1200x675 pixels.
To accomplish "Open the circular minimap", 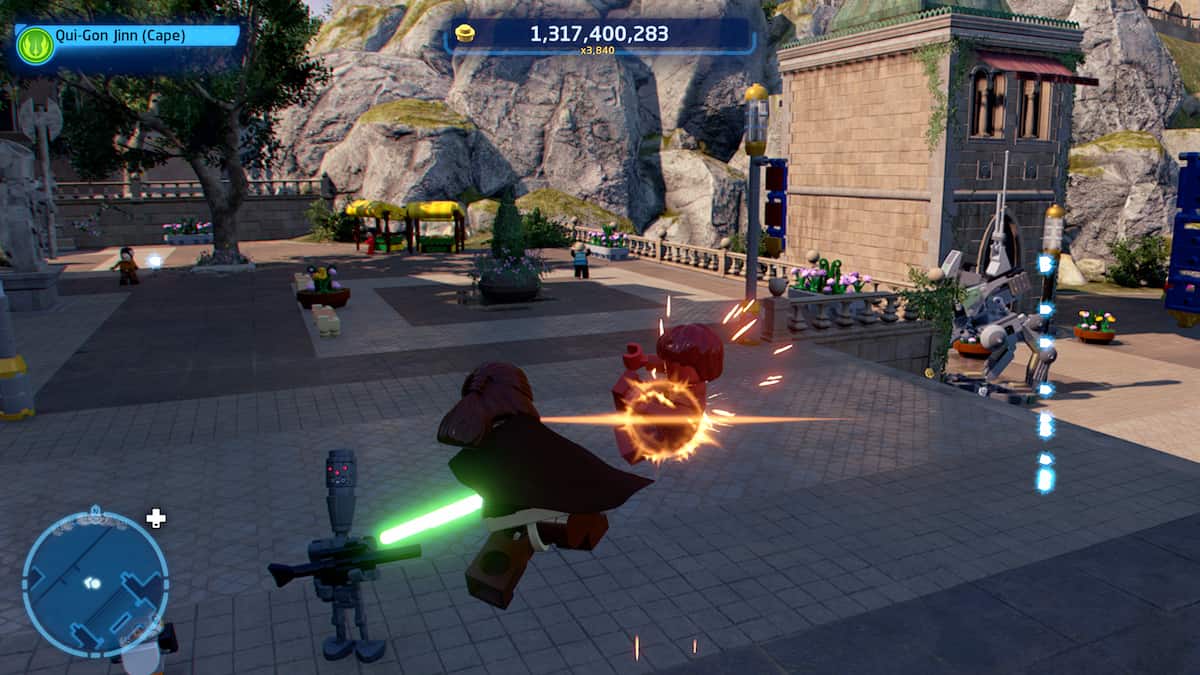I will [95, 584].
